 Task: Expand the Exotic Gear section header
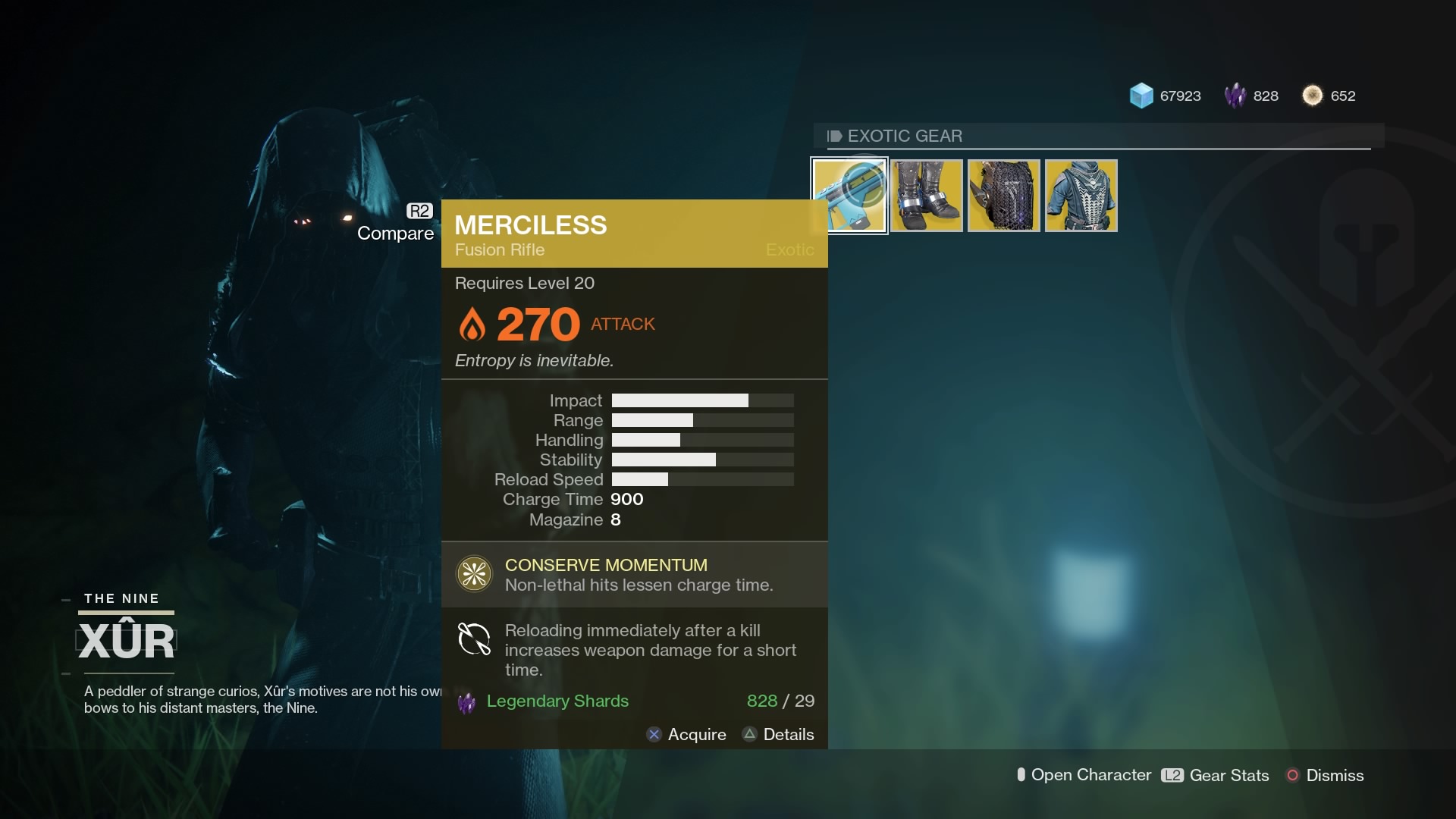904,136
